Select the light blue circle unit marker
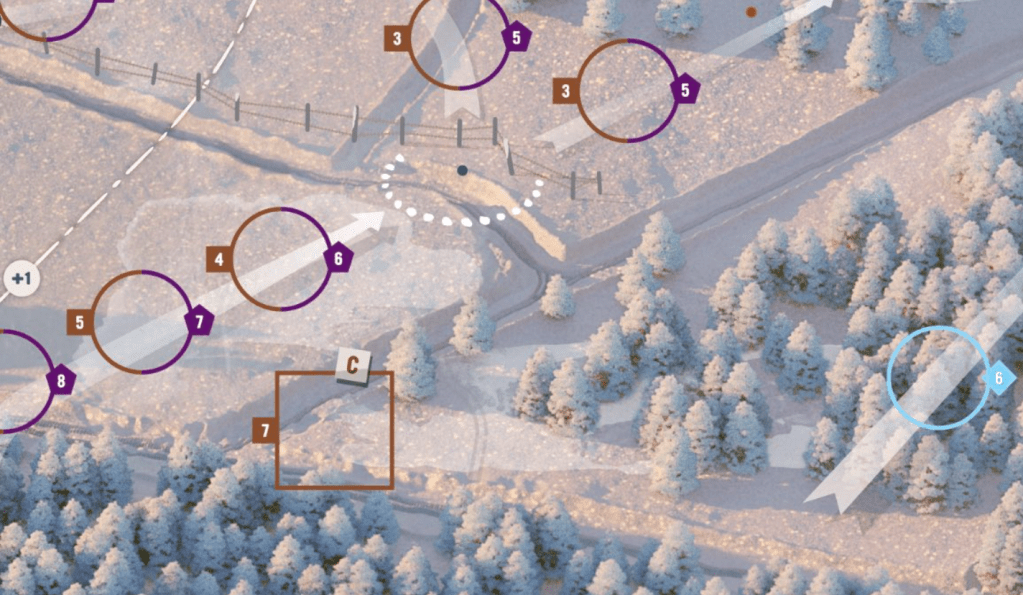 coord(937,377)
